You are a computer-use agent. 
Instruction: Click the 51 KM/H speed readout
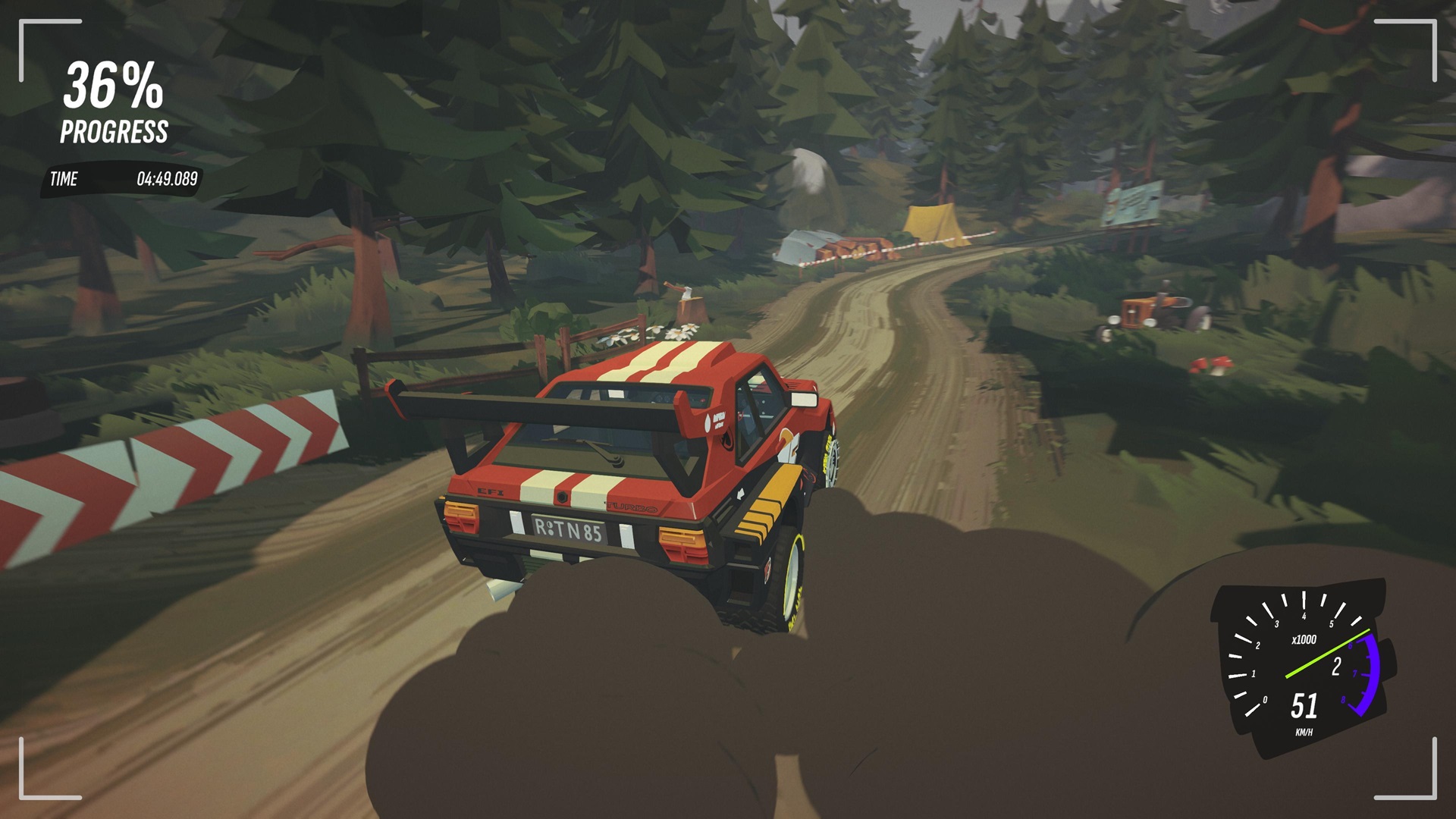coord(1304,709)
